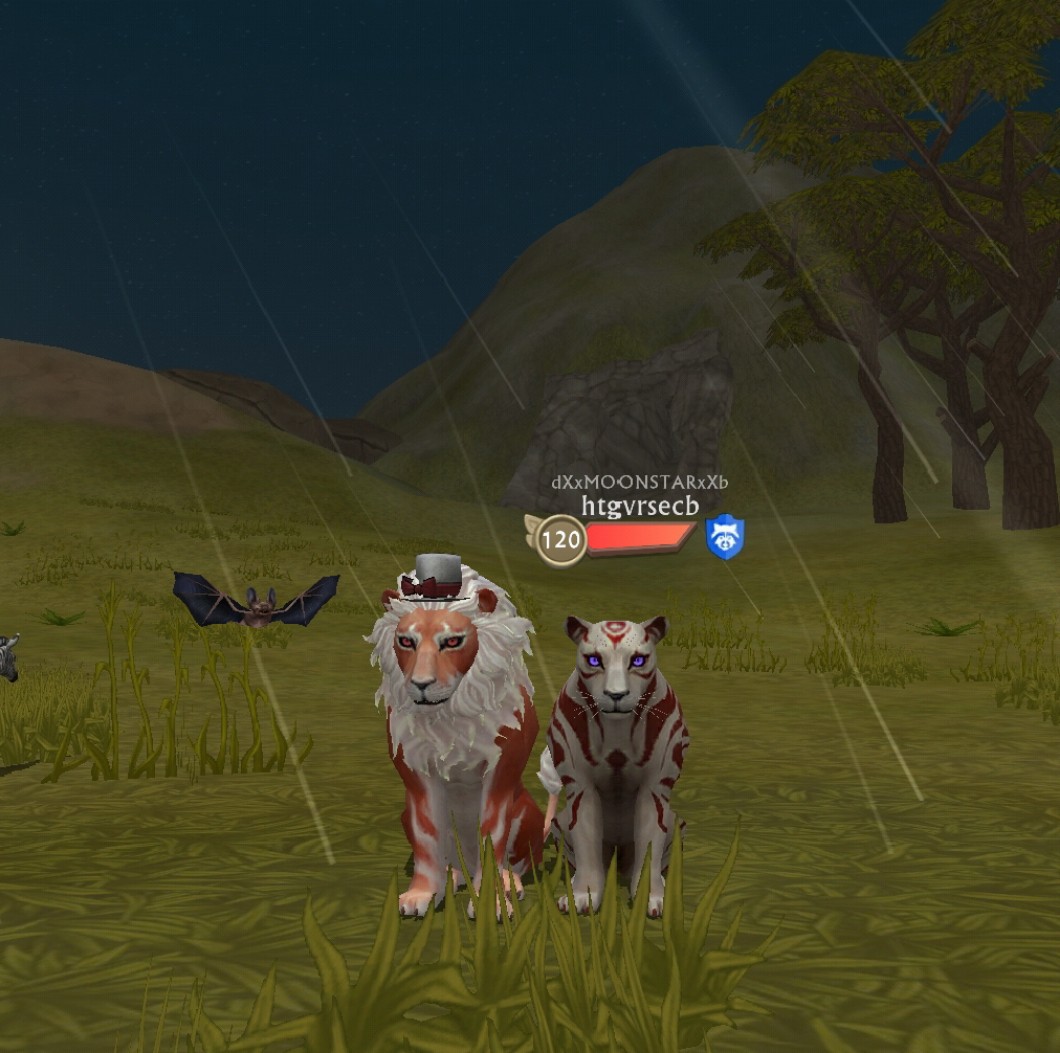The image size is (1060, 1053).
Task: Click the blue raccoon shield emblem
Action: [725, 537]
